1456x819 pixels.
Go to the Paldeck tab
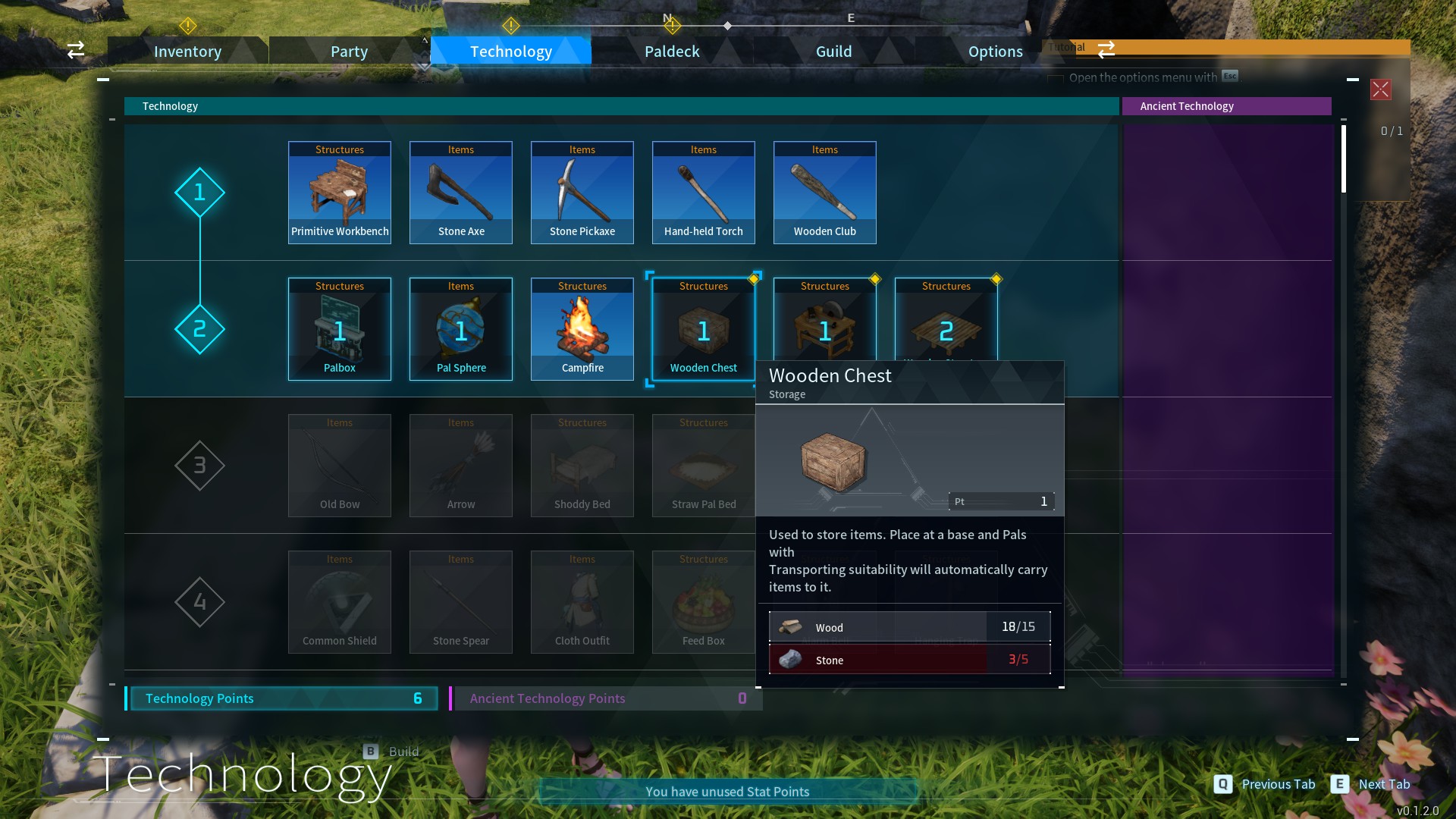tap(672, 52)
